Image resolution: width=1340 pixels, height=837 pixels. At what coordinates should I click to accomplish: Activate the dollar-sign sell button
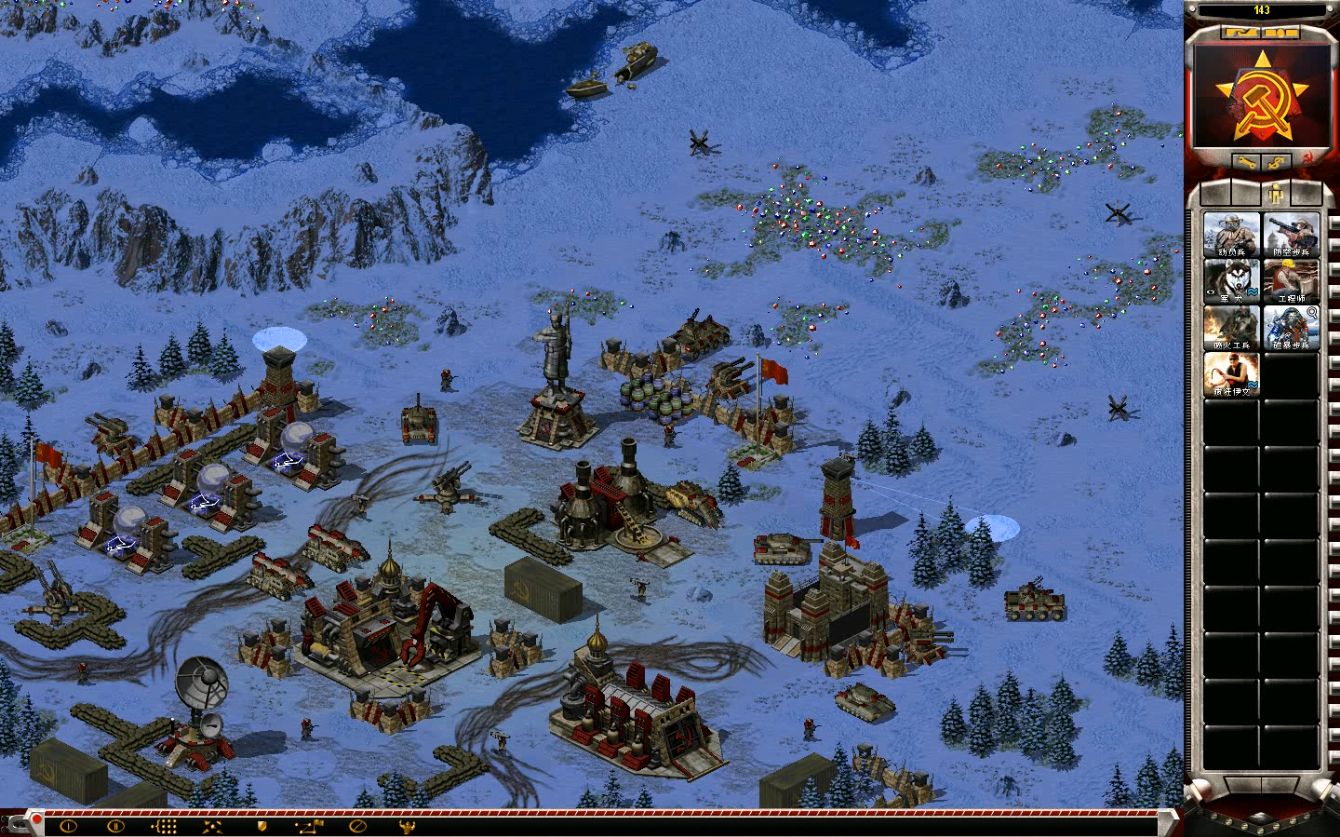[x=1277, y=161]
